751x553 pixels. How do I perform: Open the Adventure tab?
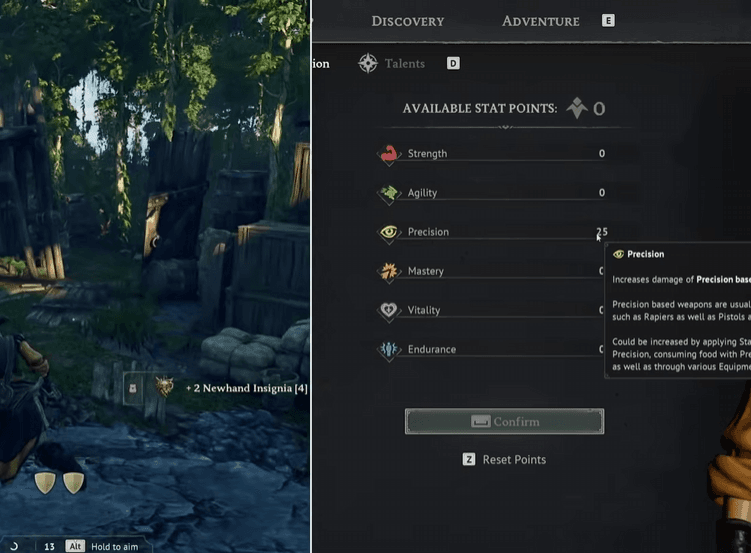(x=540, y=21)
